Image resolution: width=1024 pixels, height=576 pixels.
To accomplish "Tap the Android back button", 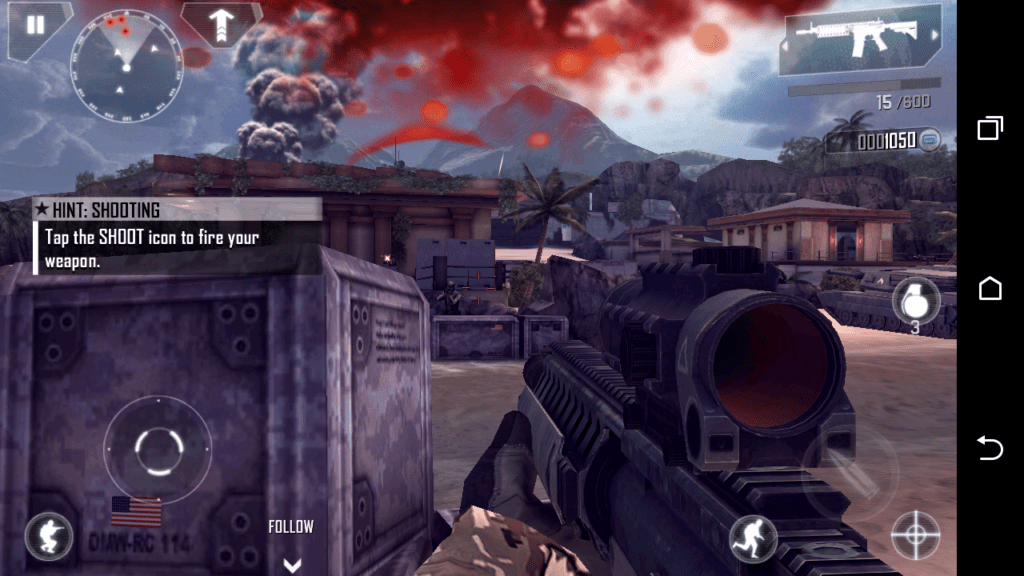I will [x=989, y=449].
